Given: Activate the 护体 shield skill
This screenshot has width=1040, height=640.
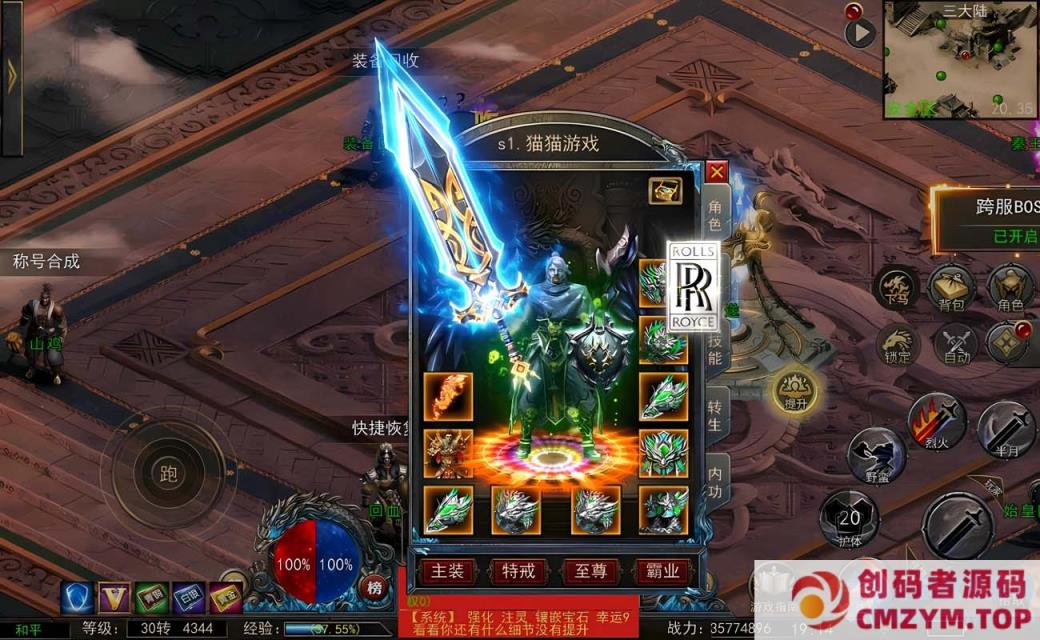Looking at the screenshot, I should tap(849, 518).
